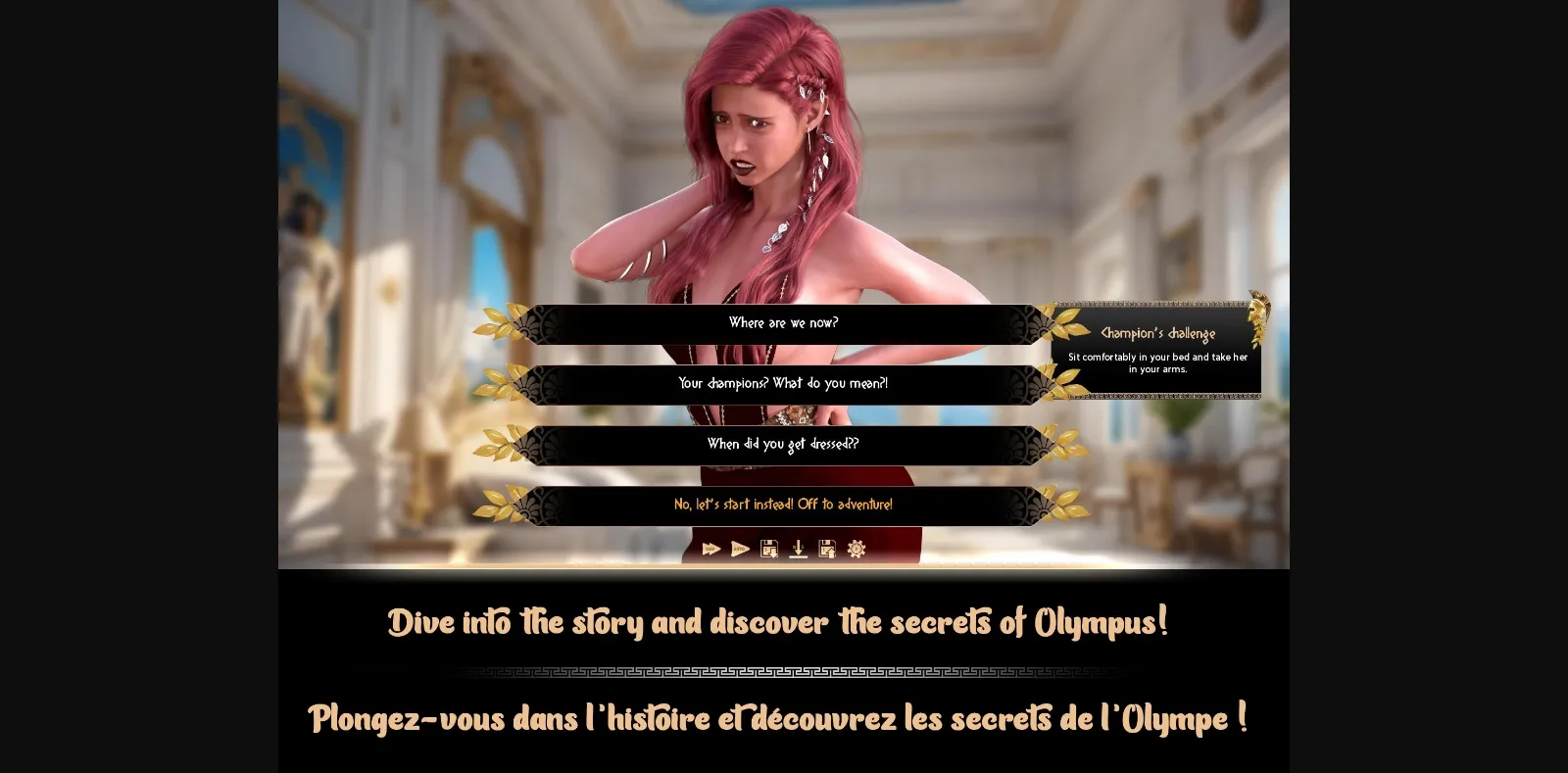This screenshot has width=1568, height=773.
Task: Click the gold helmet ornament on the challenge panel
Action: 1257,307
